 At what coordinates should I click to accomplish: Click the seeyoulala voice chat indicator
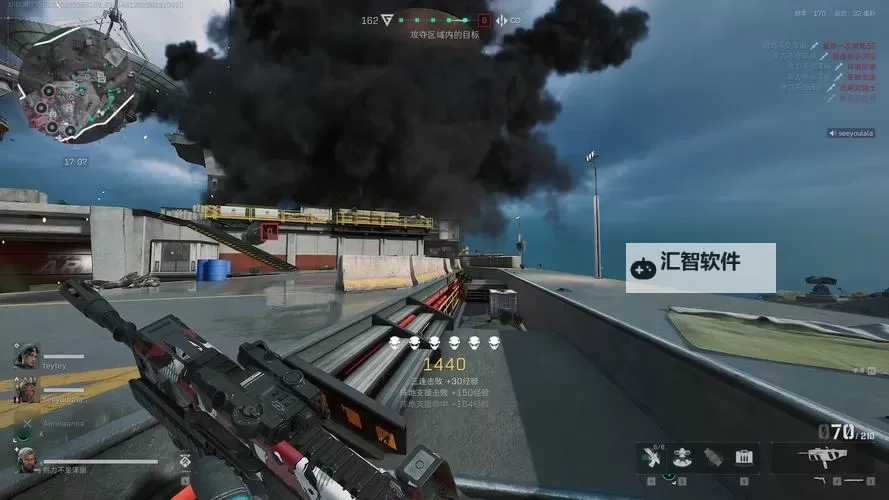tap(851, 133)
